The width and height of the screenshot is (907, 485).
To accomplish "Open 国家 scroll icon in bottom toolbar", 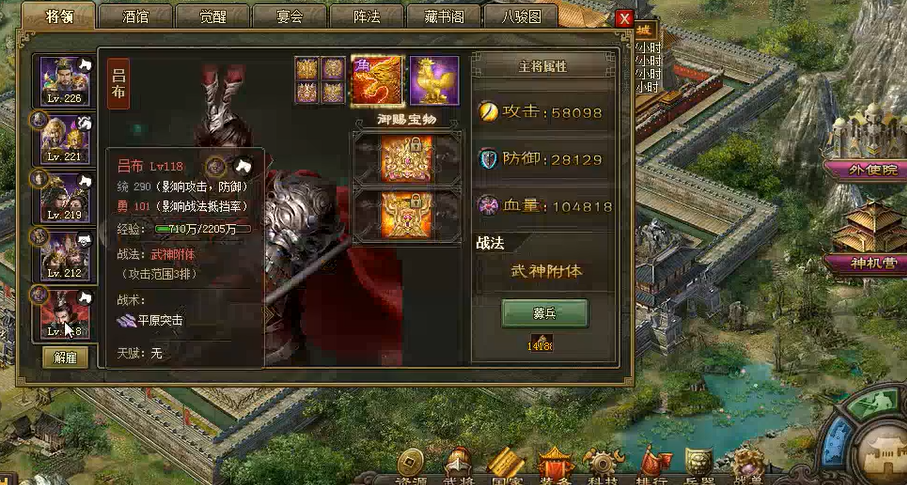I will pos(506,467).
